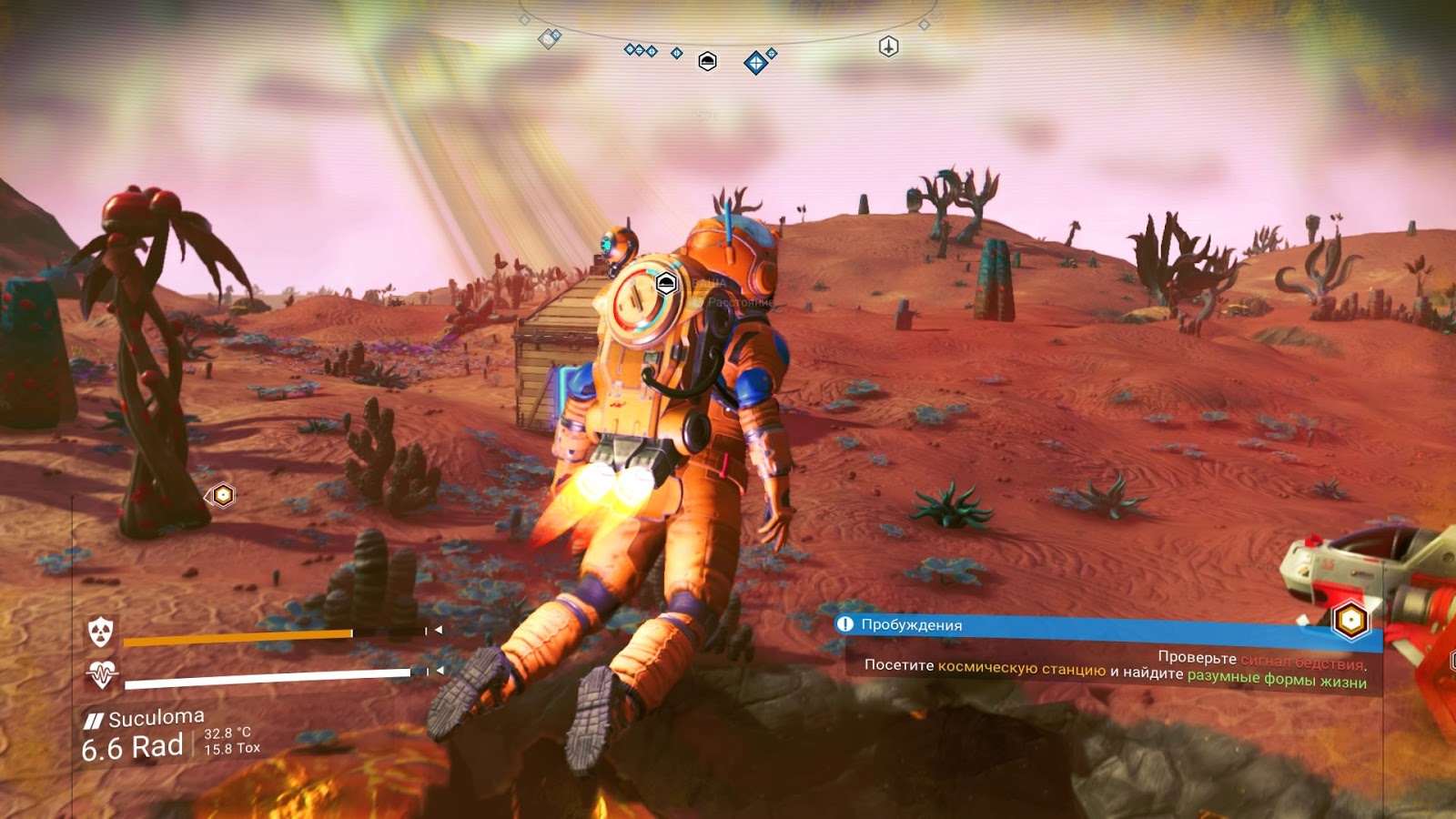Open the Пробуждения mission tracker title

pos(911,624)
